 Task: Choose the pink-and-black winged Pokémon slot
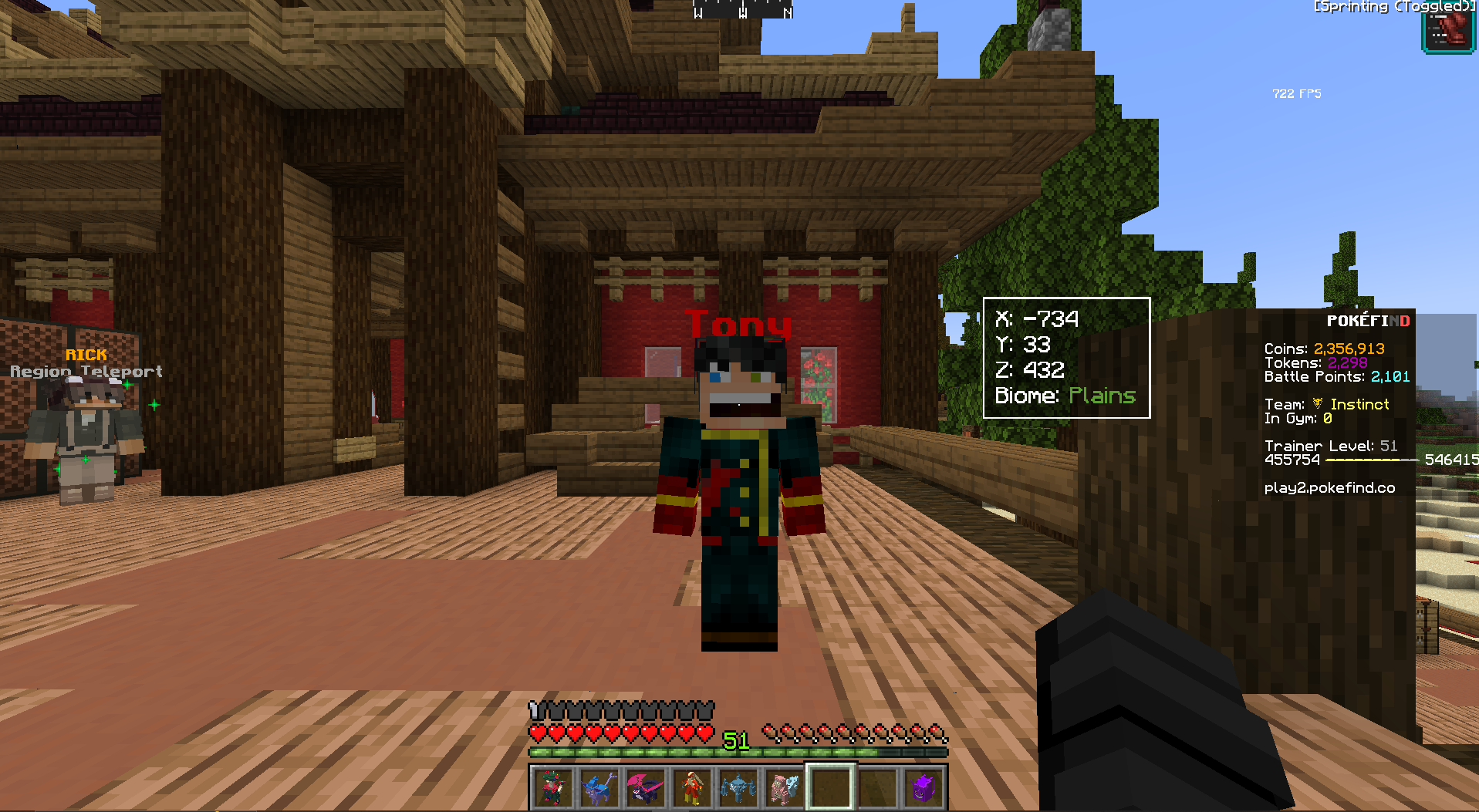click(x=645, y=787)
